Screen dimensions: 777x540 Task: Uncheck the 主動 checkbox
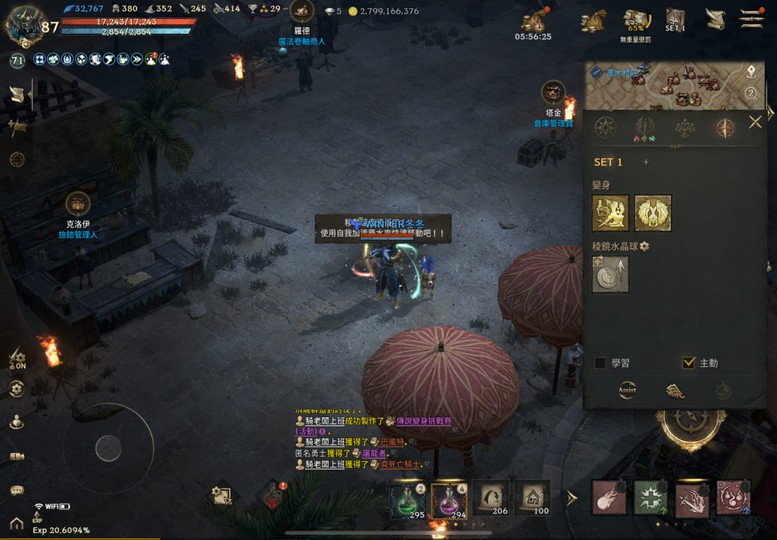pyautogui.click(x=688, y=363)
